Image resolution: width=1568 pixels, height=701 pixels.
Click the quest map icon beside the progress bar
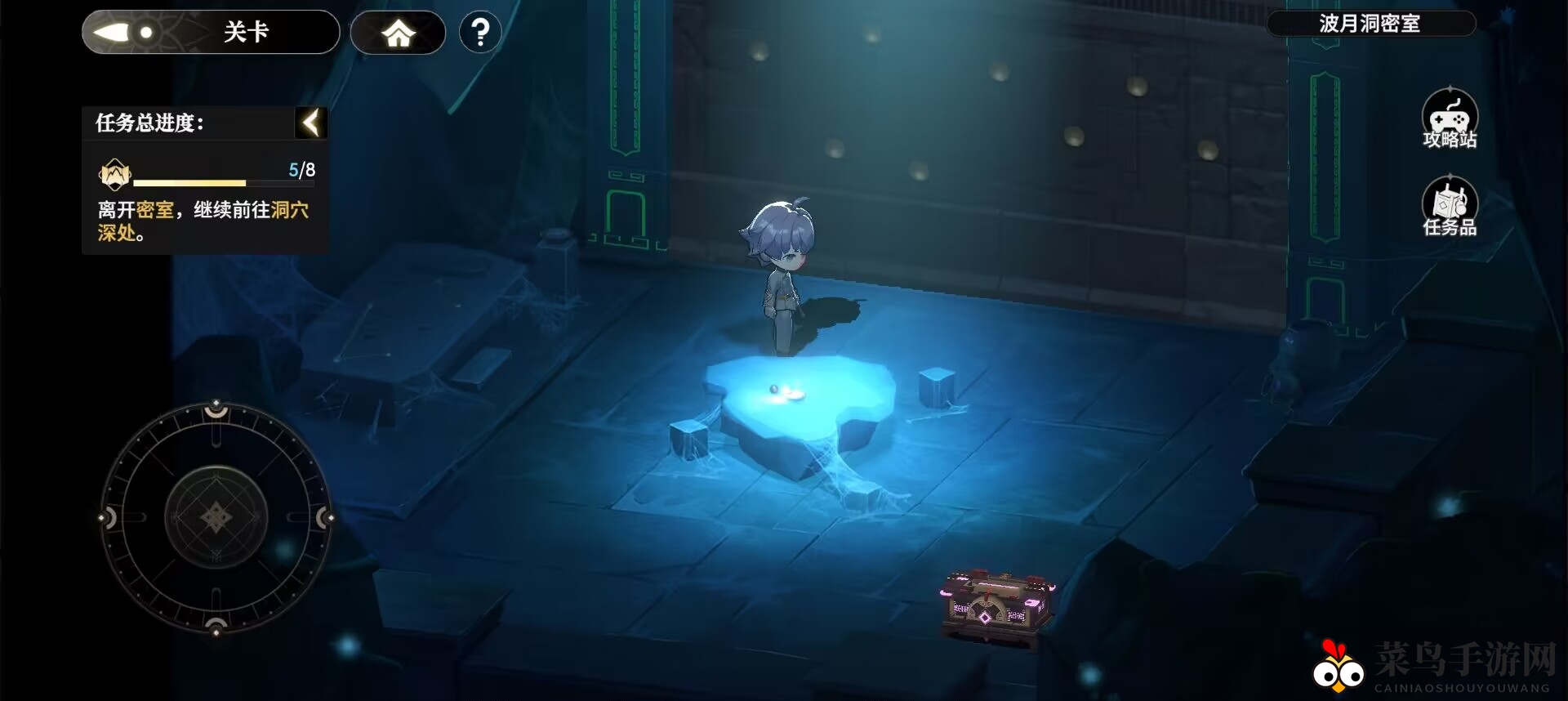tap(114, 174)
